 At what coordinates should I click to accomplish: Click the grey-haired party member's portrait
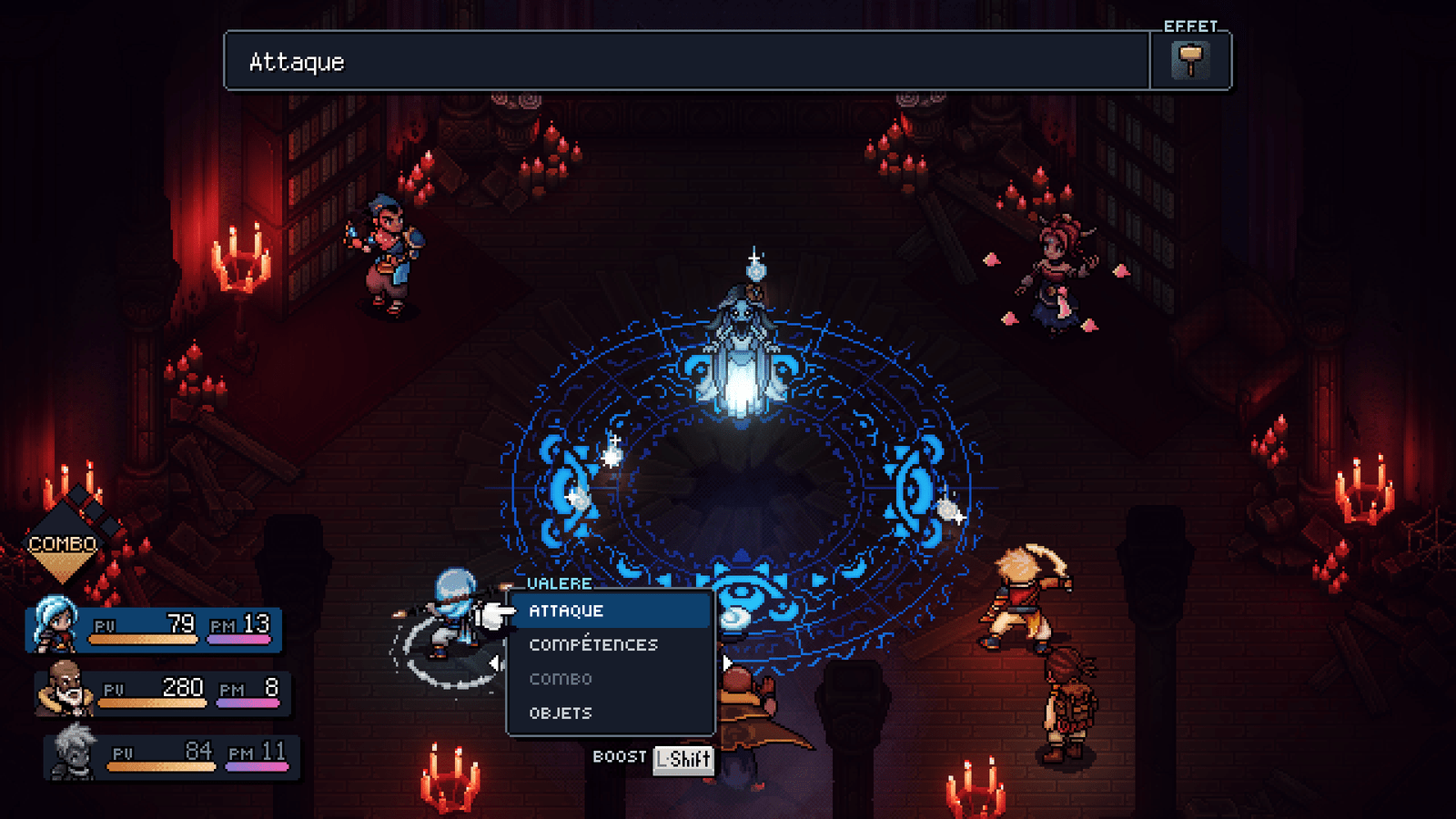point(73,752)
